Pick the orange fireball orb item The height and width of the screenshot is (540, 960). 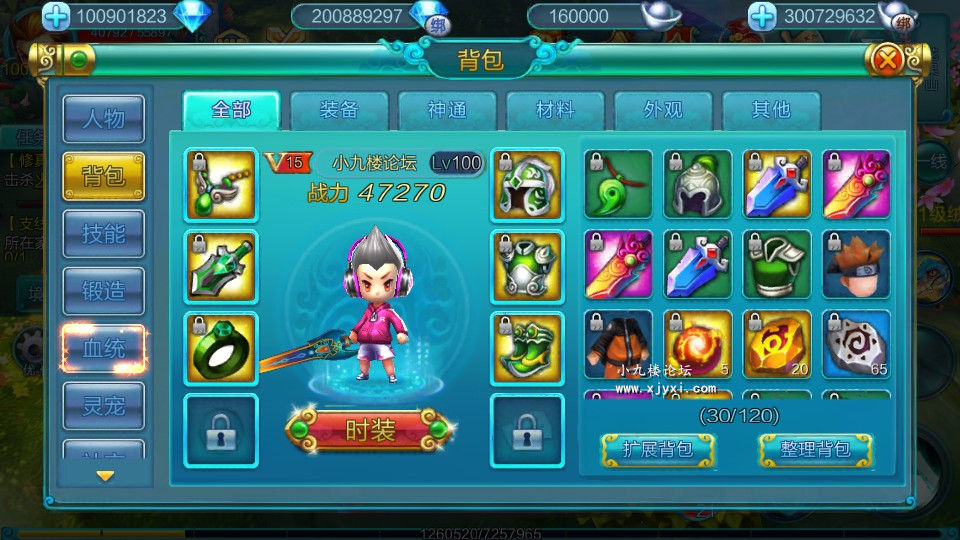[697, 344]
